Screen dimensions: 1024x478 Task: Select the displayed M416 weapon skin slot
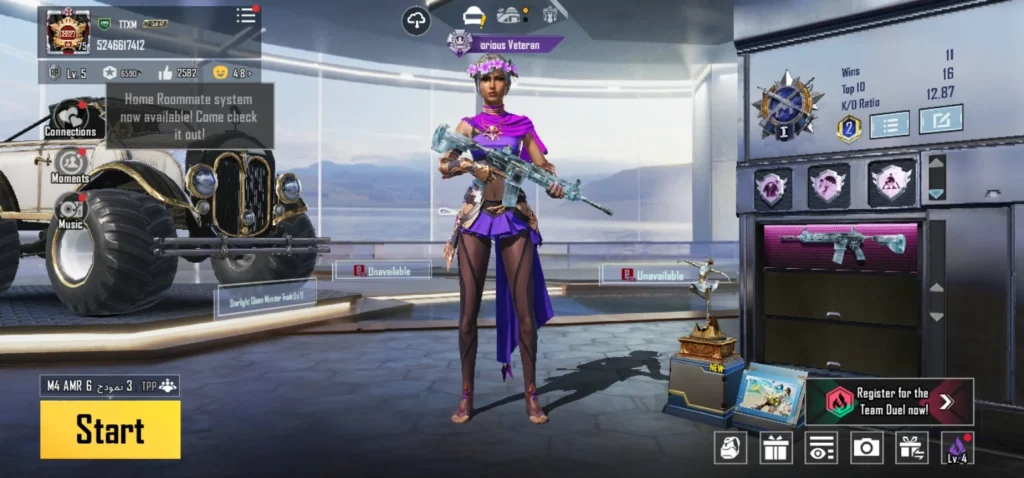[x=842, y=244]
